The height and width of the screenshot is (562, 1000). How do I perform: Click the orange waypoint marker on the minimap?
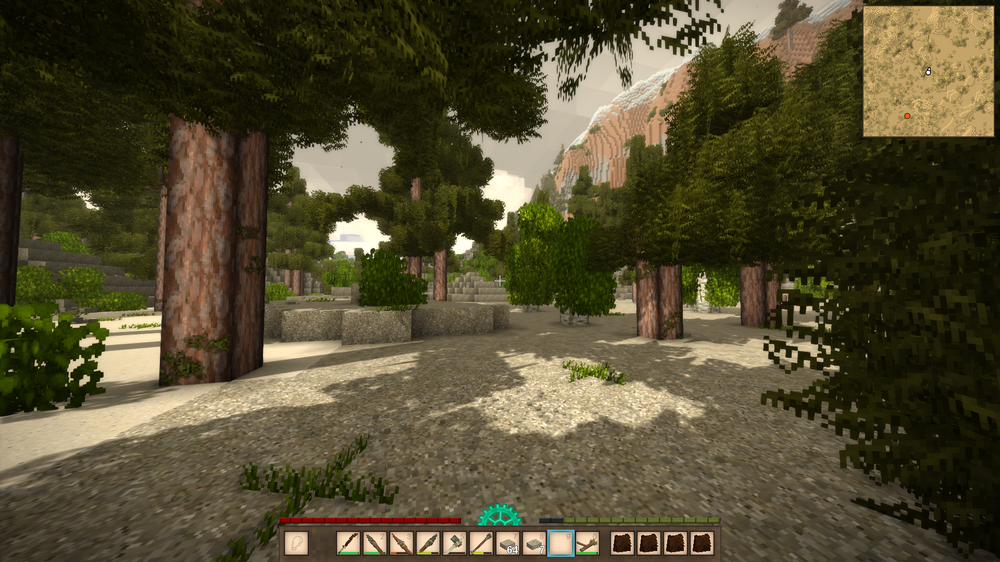pos(907,116)
